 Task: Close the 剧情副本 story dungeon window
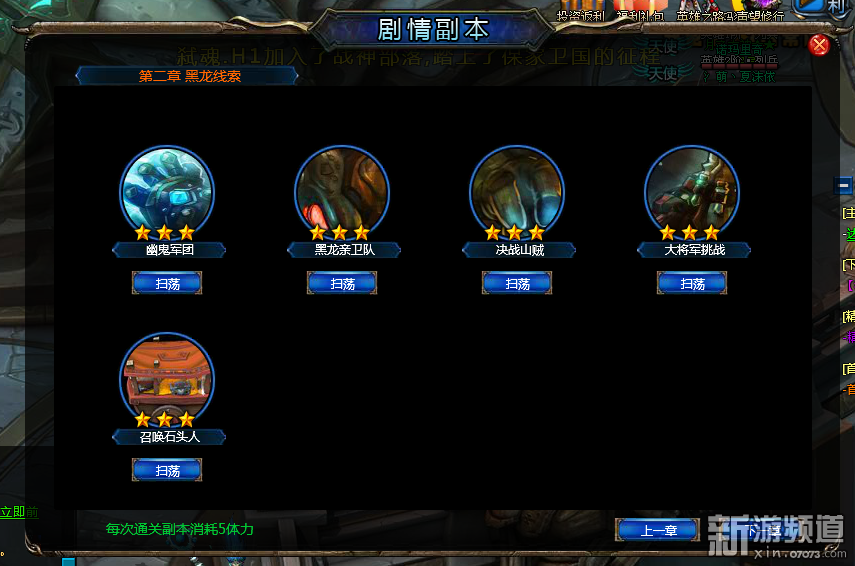pos(819,45)
